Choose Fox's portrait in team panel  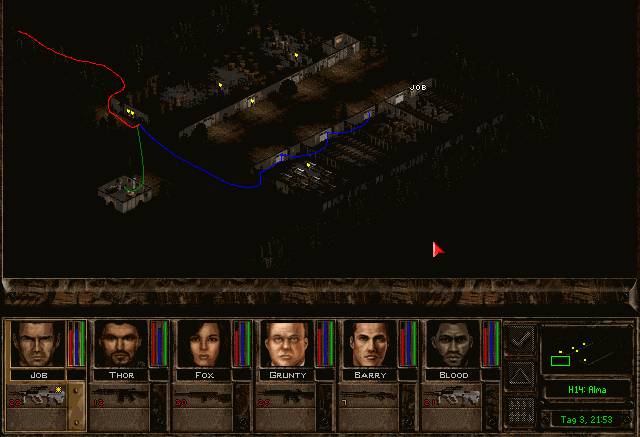(203, 343)
